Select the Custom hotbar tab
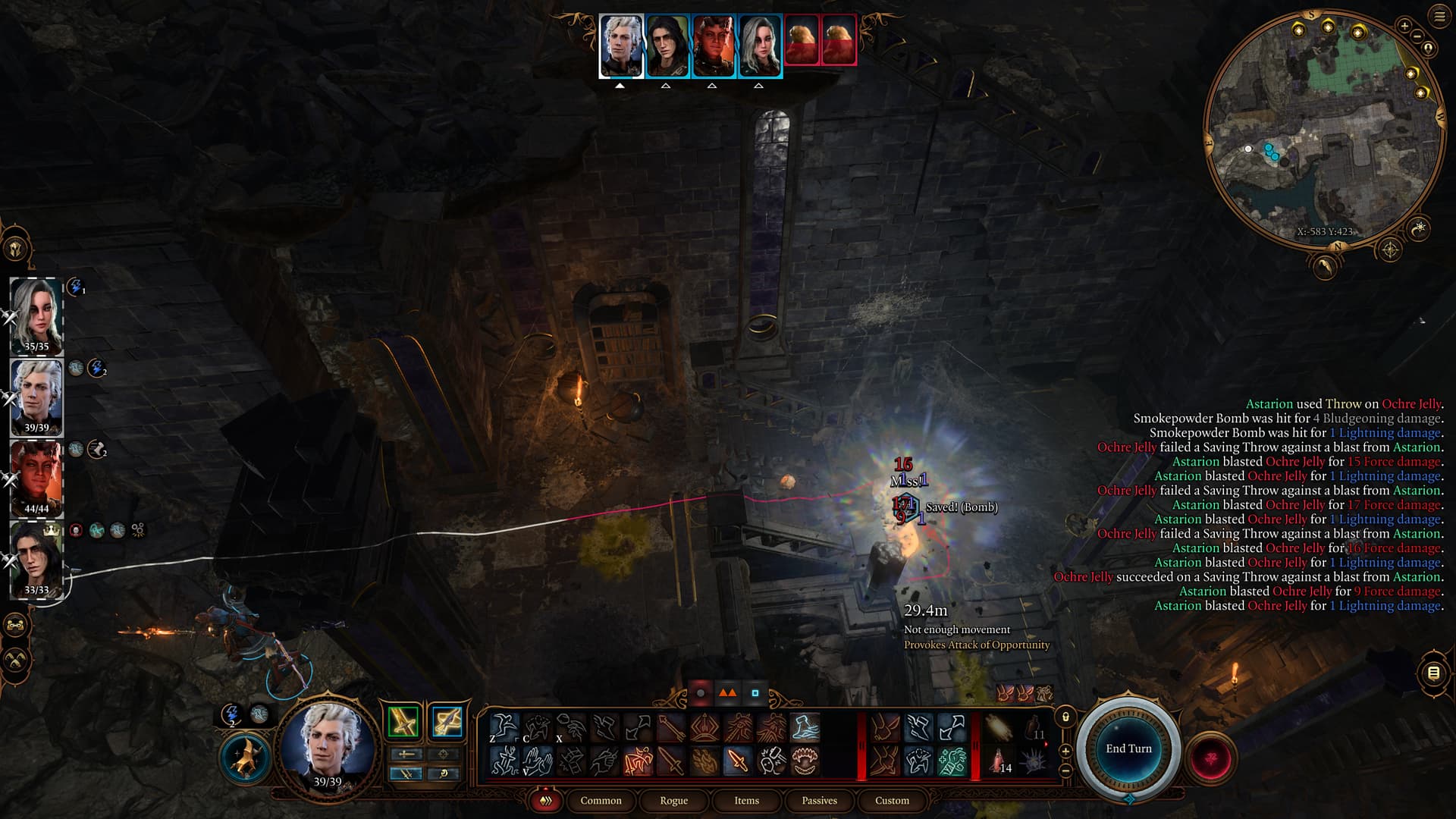 (892, 801)
